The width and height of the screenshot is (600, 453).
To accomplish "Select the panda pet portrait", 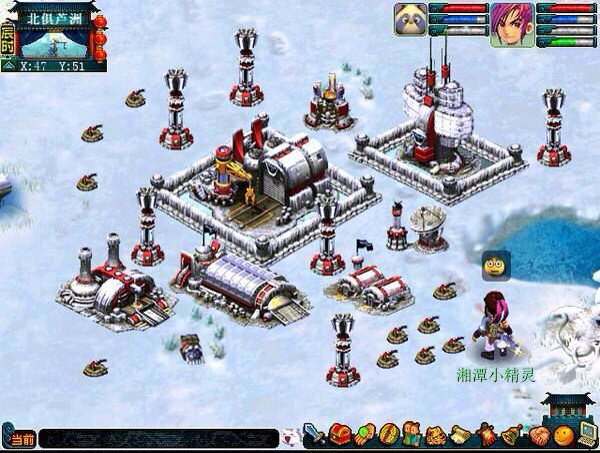I will (x=411, y=23).
